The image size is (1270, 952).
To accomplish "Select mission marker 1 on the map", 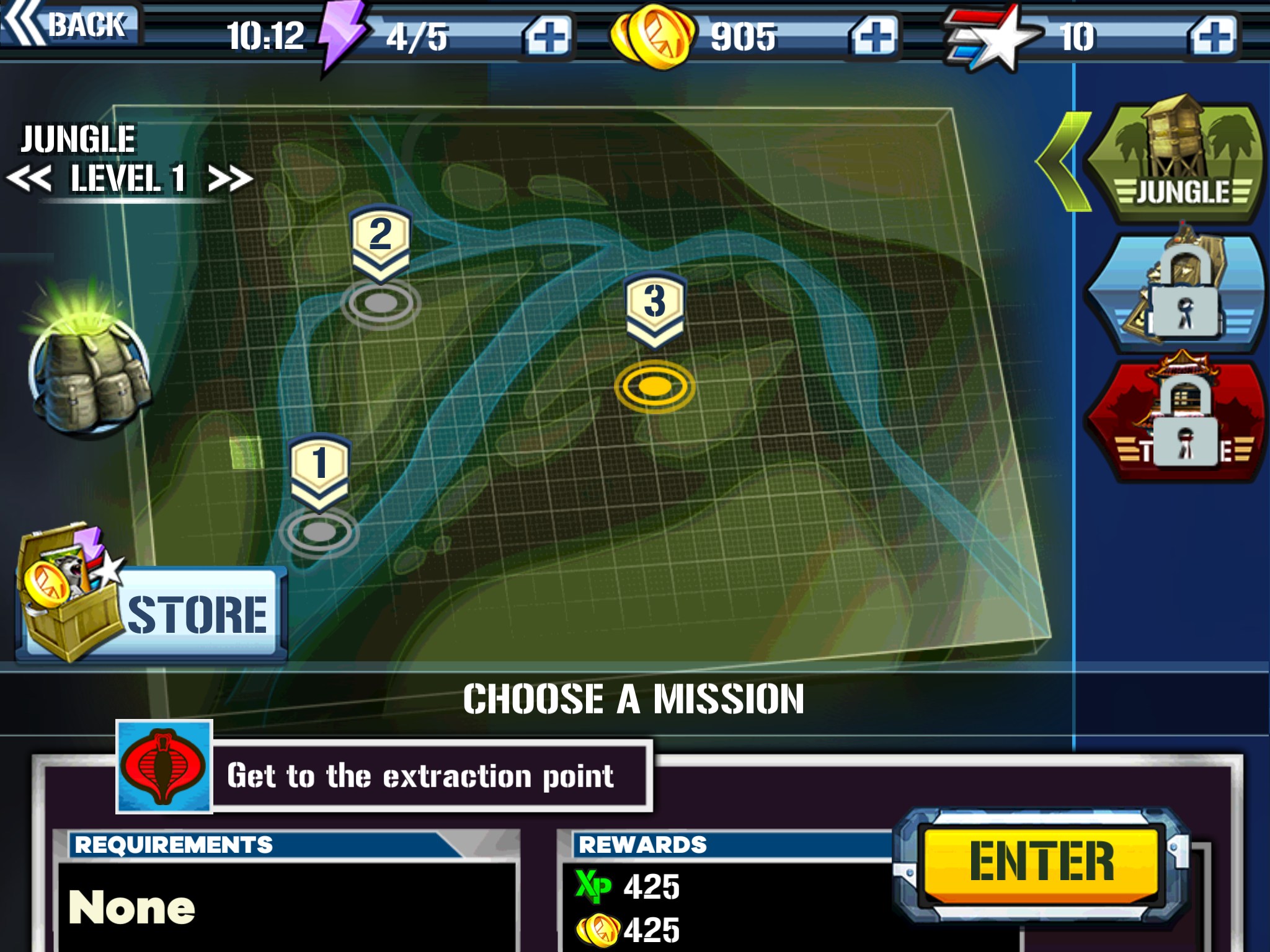I will tap(319, 472).
